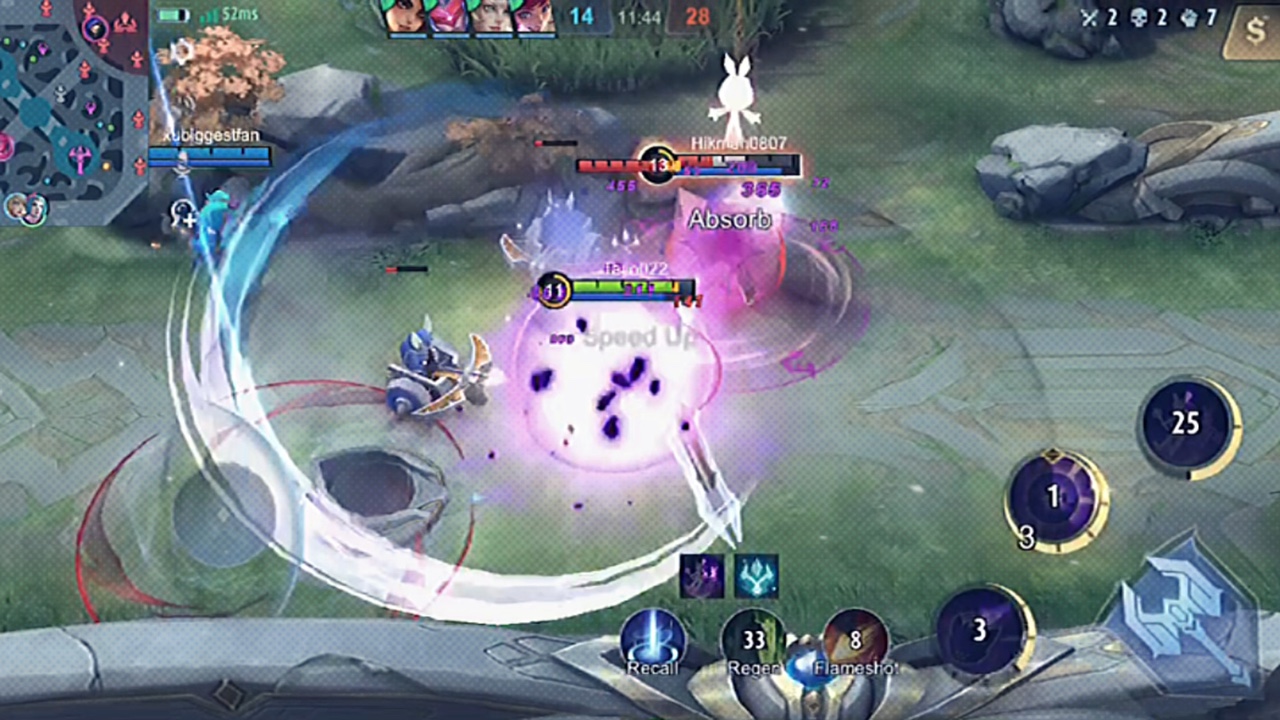1280x720 pixels.
Task: Use the bottom skill showing cooldown 3
Action: tap(981, 631)
